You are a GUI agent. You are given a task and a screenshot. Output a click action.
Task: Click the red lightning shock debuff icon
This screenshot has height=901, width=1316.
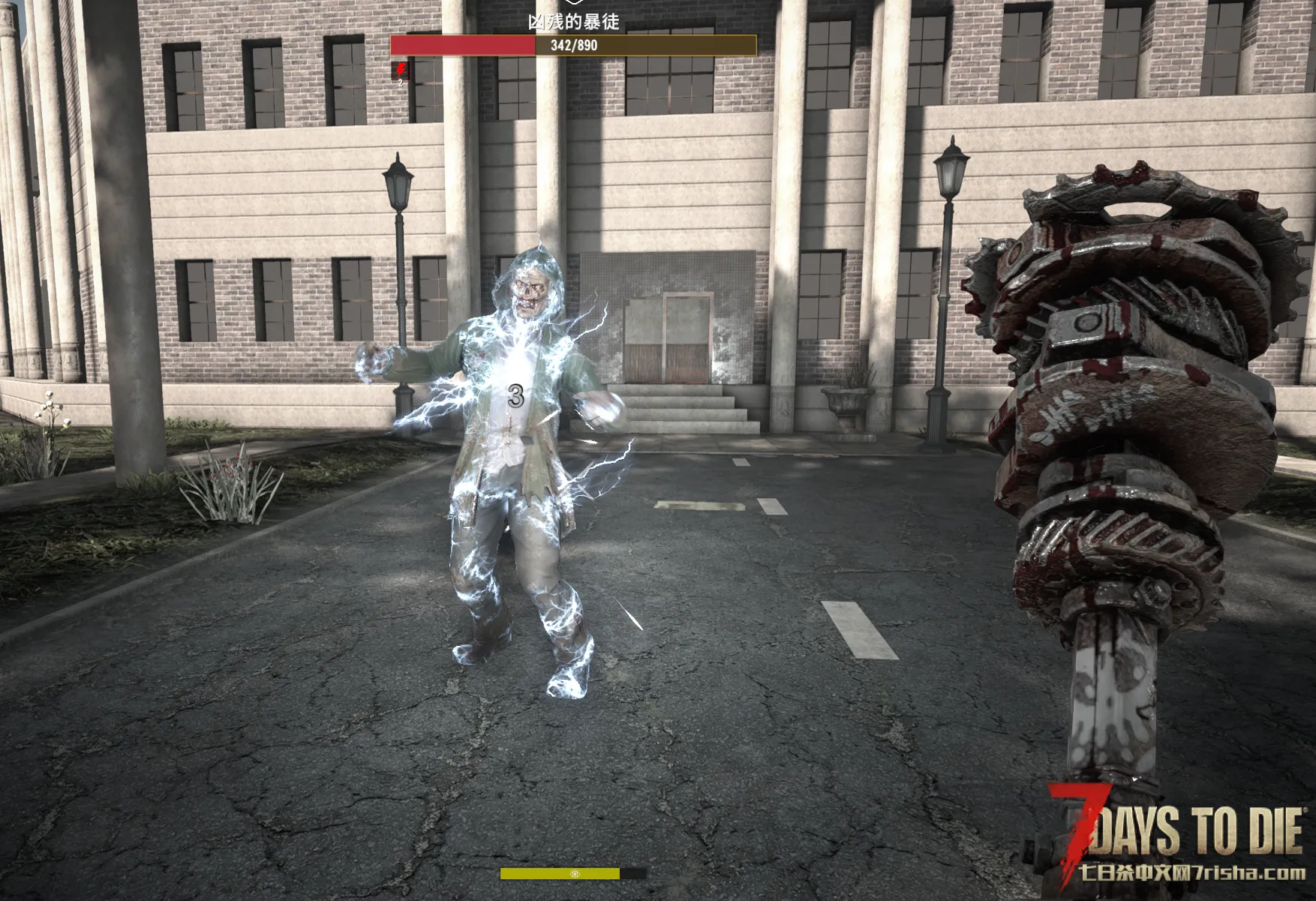(x=401, y=71)
